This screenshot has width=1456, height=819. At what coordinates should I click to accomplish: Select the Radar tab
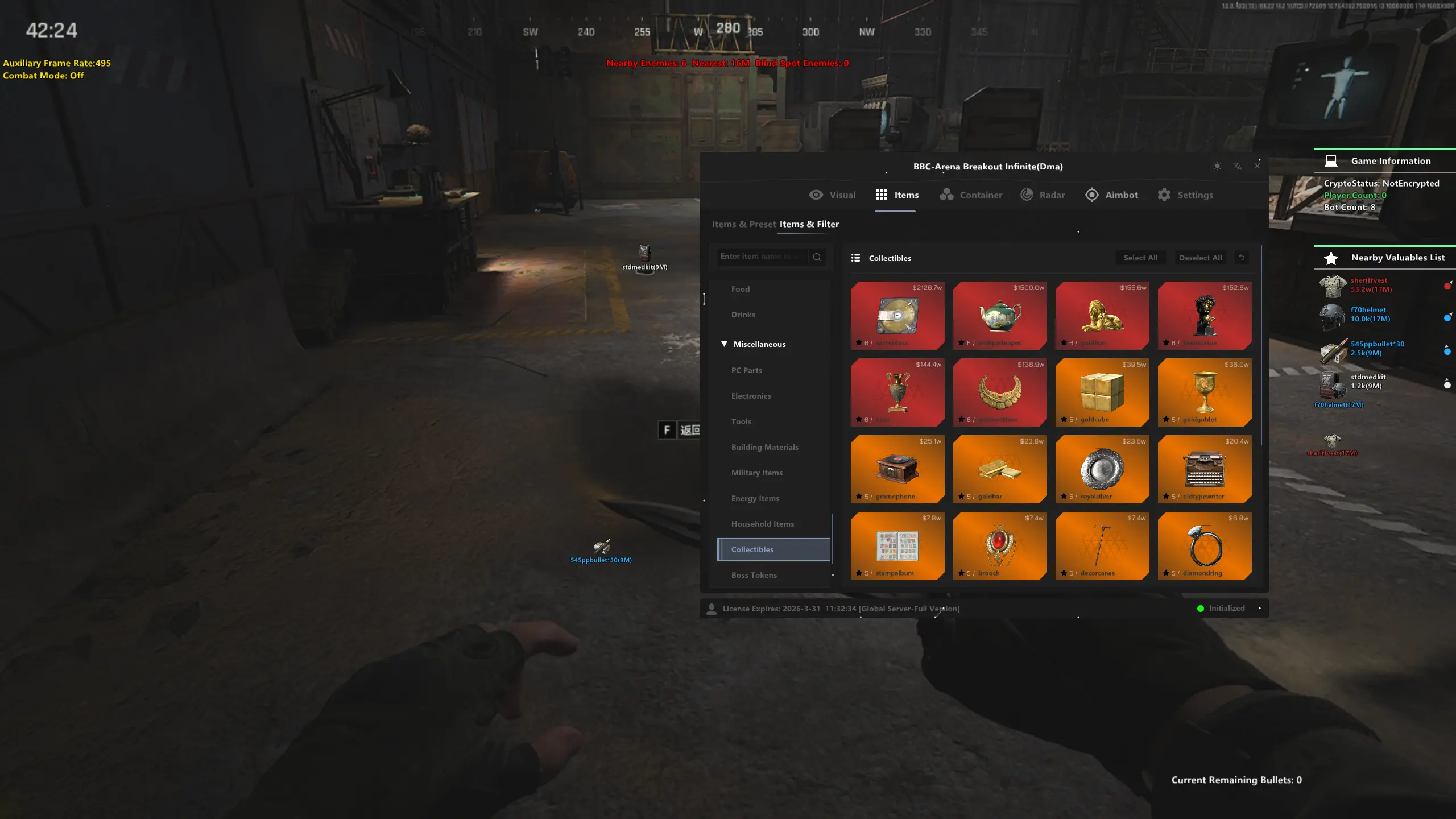(1043, 195)
